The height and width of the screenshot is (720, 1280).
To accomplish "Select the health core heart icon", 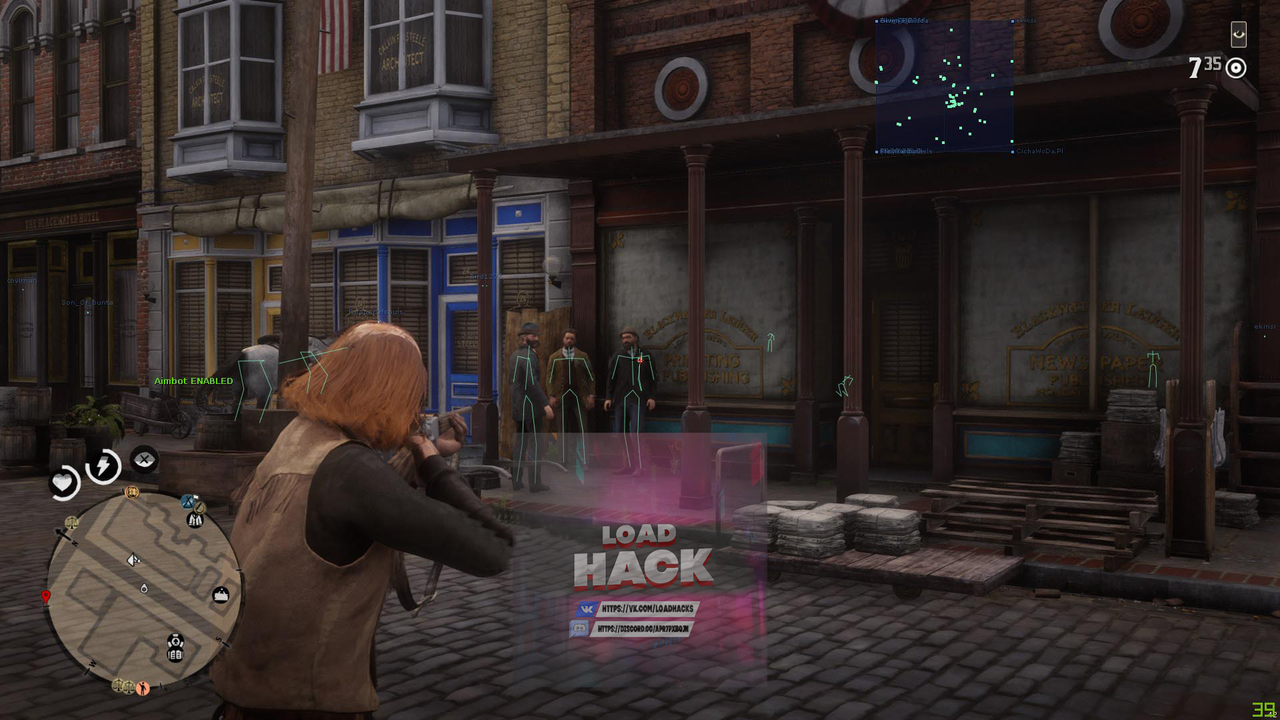I will coord(64,482).
